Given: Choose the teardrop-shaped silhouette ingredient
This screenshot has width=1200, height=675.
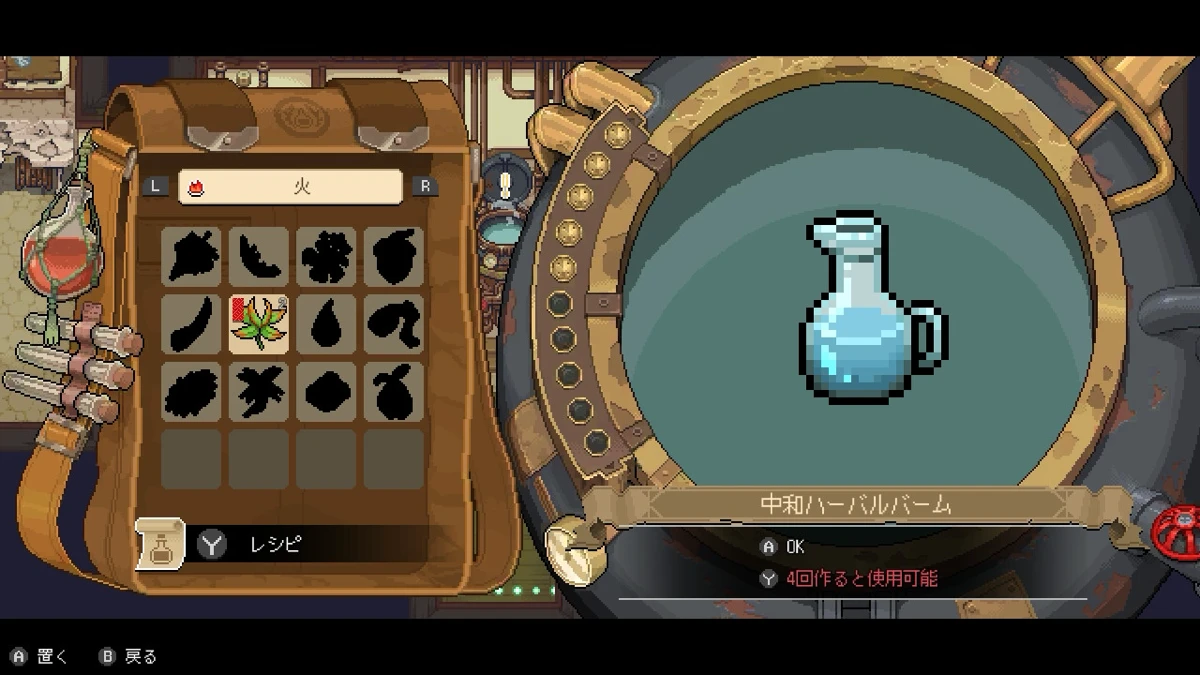Looking at the screenshot, I should click(x=326, y=324).
